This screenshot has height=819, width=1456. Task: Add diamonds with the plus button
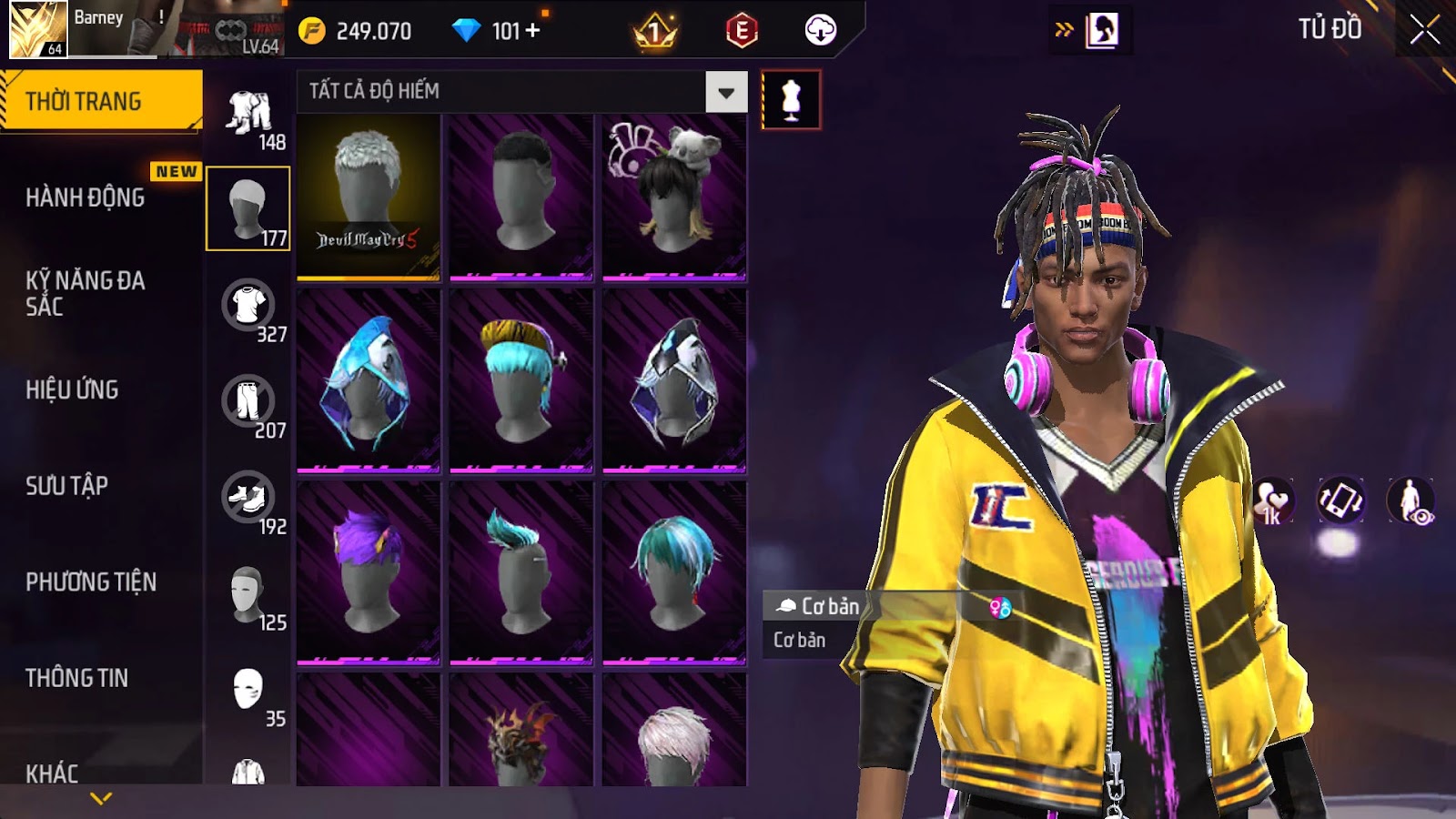click(532, 31)
